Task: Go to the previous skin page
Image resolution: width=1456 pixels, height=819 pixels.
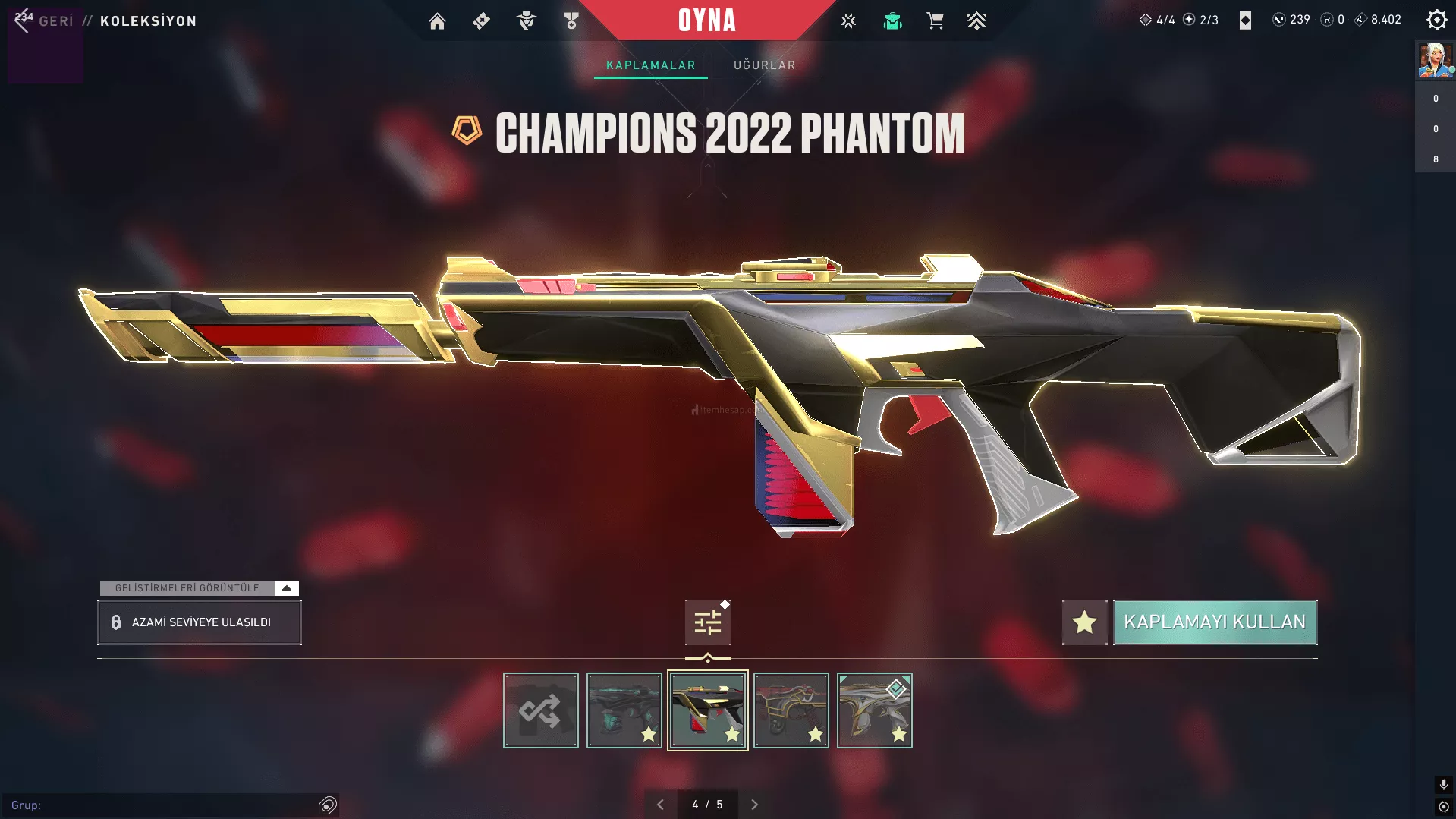Action: [660, 805]
